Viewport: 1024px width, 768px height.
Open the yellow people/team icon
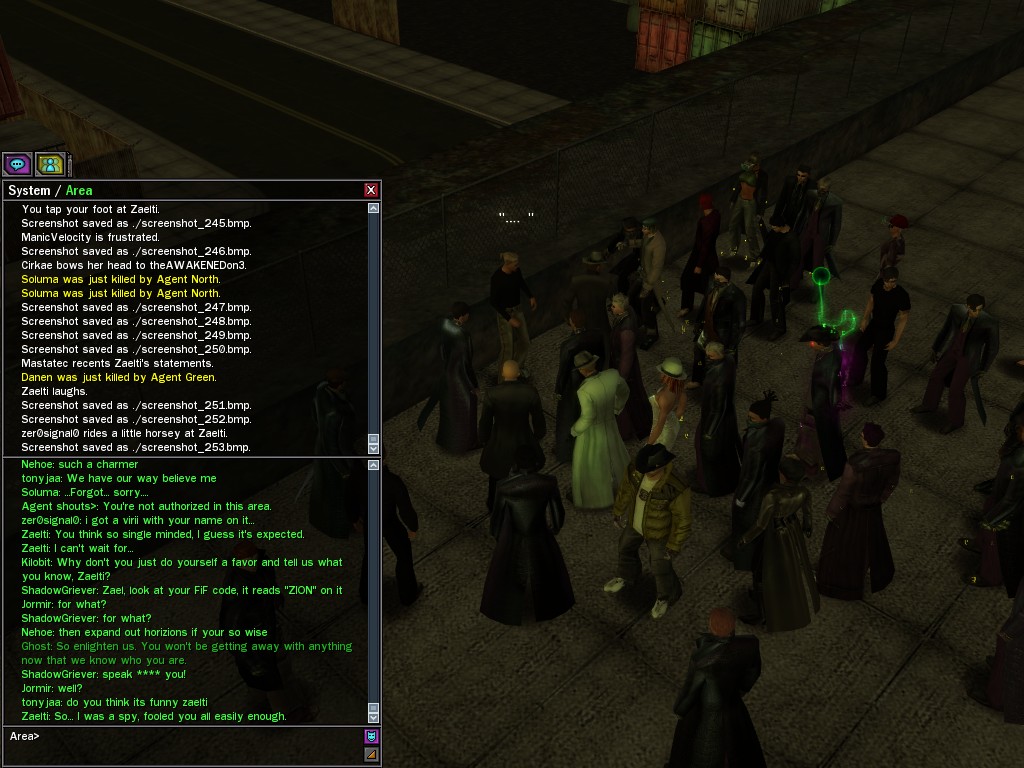pos(50,164)
